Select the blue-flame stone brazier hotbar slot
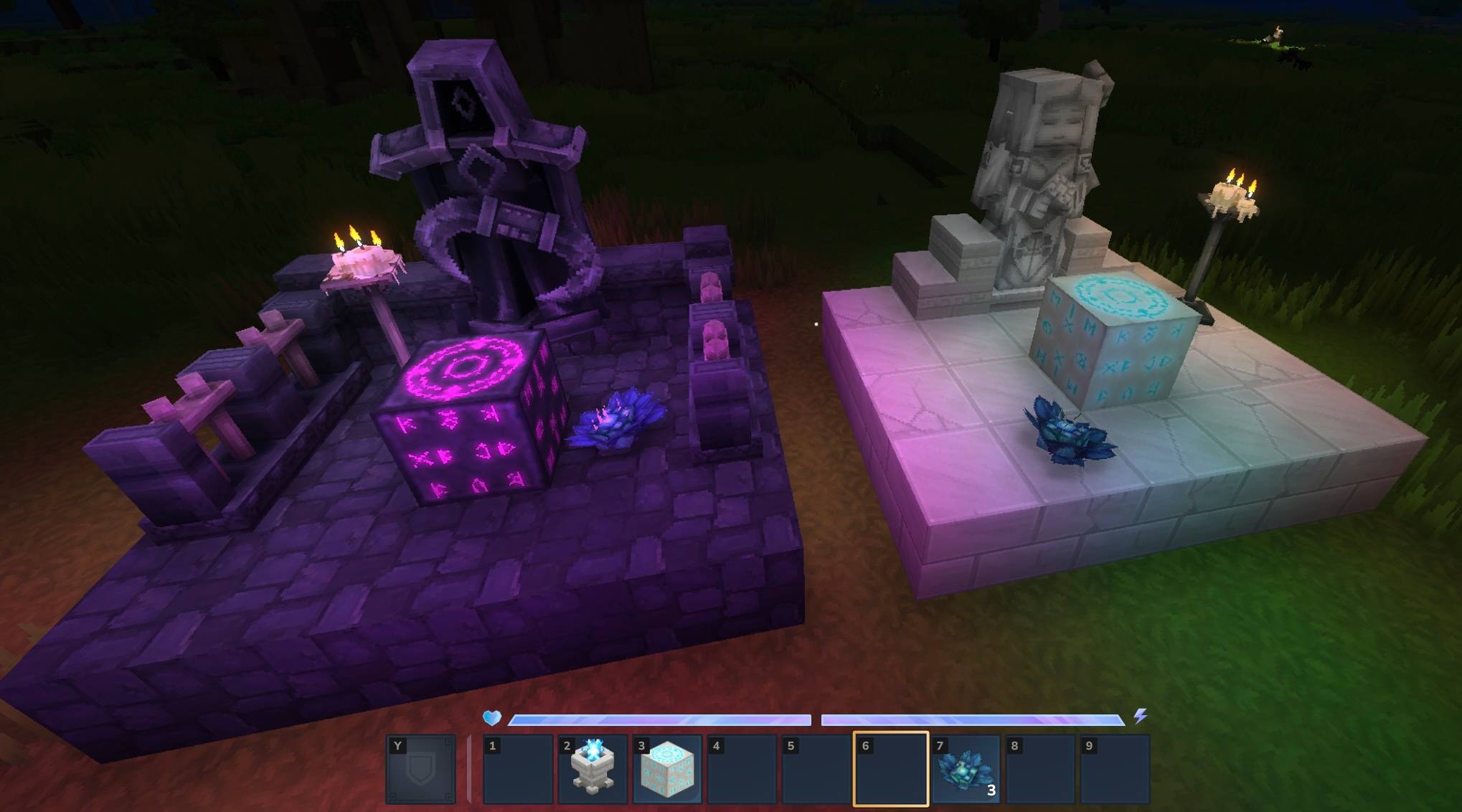Image resolution: width=1462 pixels, height=812 pixels. coord(593,769)
